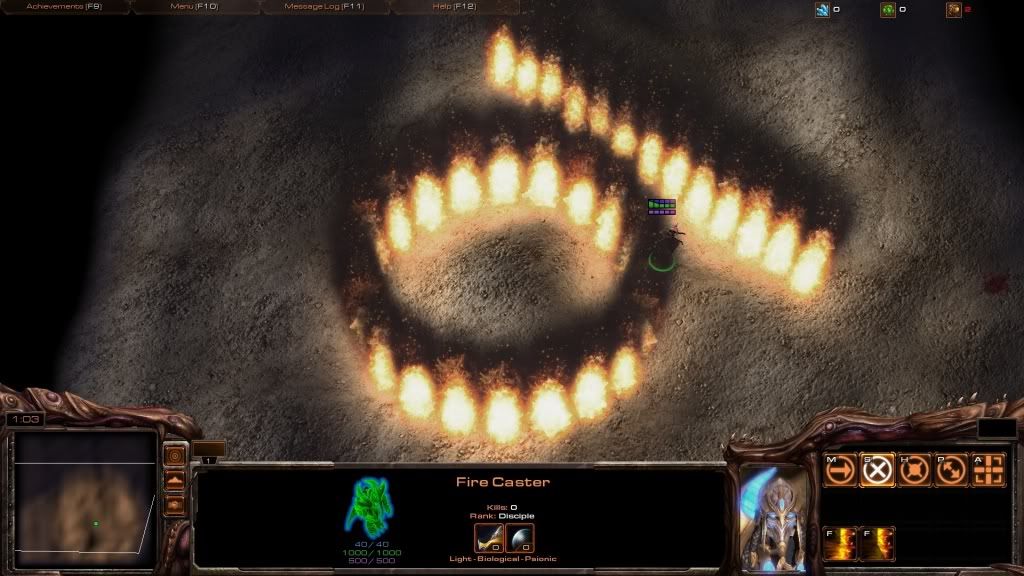Inspect the Fire Caster shield upgrade icon
Image resolution: width=1024 pixels, height=576 pixels.
coord(520,538)
